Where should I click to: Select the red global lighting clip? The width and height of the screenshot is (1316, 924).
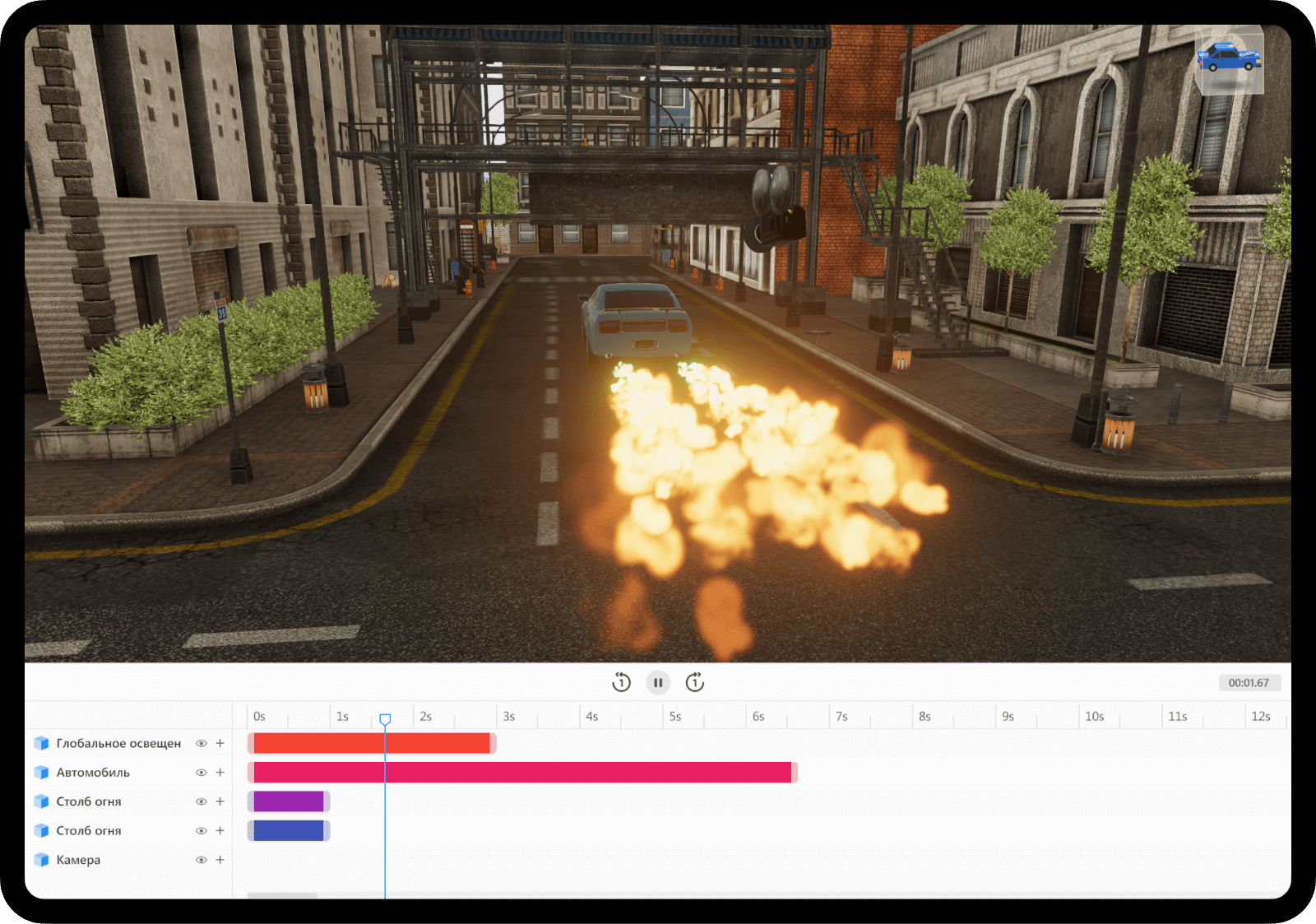371,743
